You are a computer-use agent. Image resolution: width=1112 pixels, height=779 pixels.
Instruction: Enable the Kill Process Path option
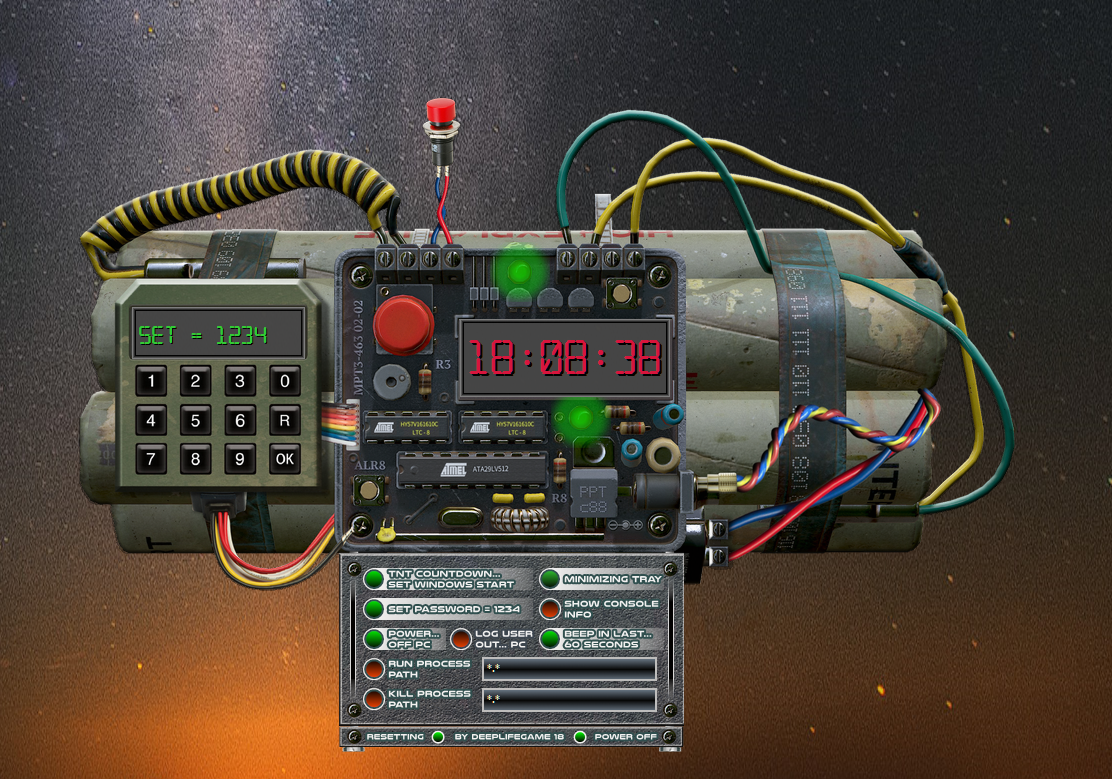point(374,699)
